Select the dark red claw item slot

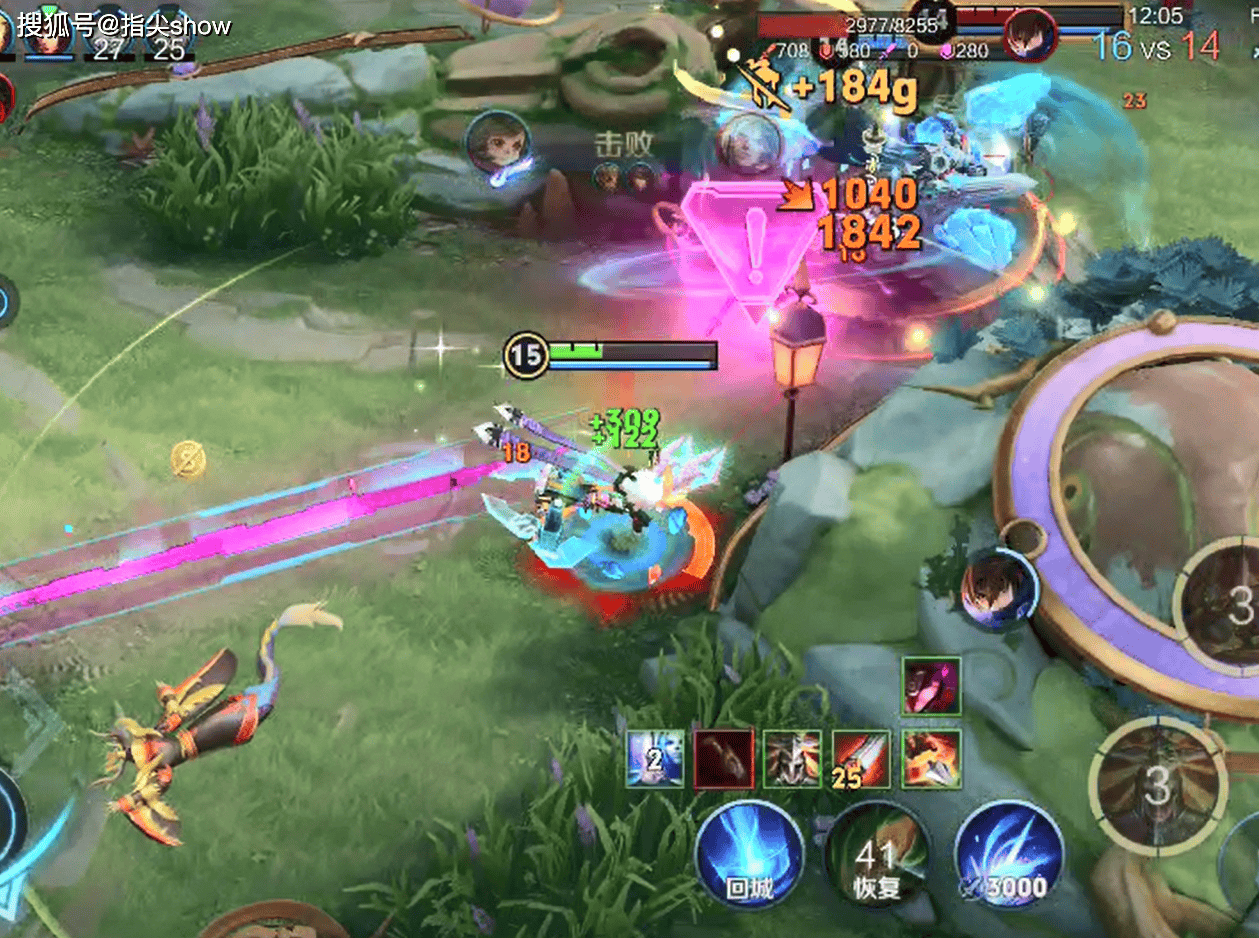click(x=723, y=759)
